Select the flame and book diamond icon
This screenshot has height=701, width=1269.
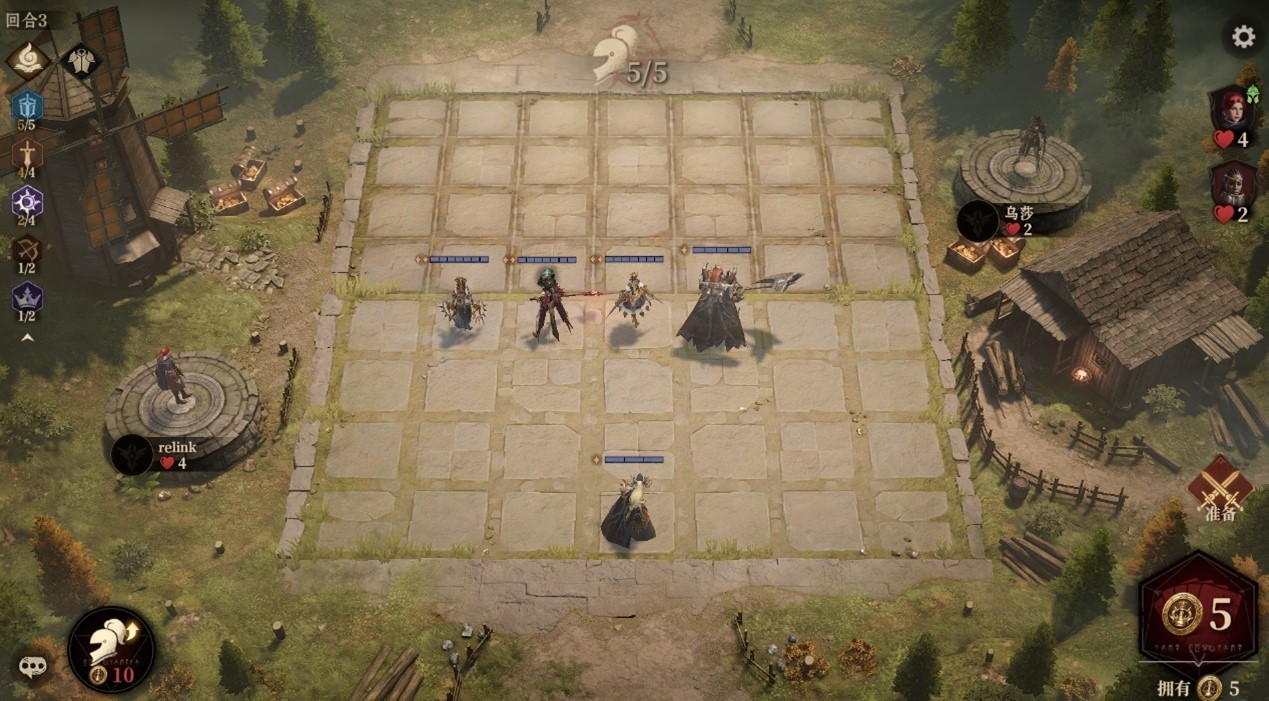click(x=28, y=59)
